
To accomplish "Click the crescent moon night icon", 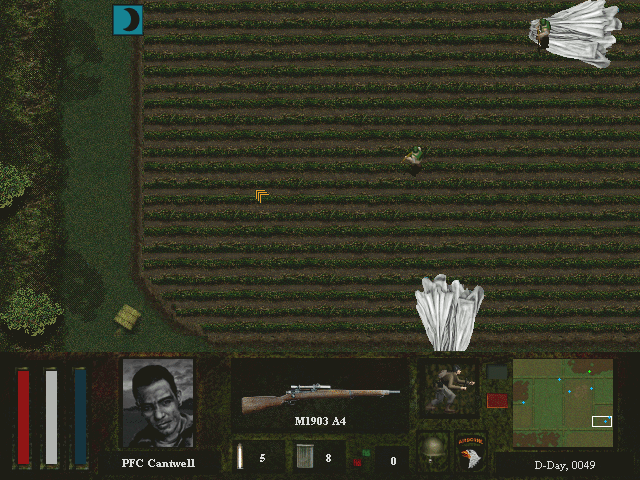I will 128,20.
